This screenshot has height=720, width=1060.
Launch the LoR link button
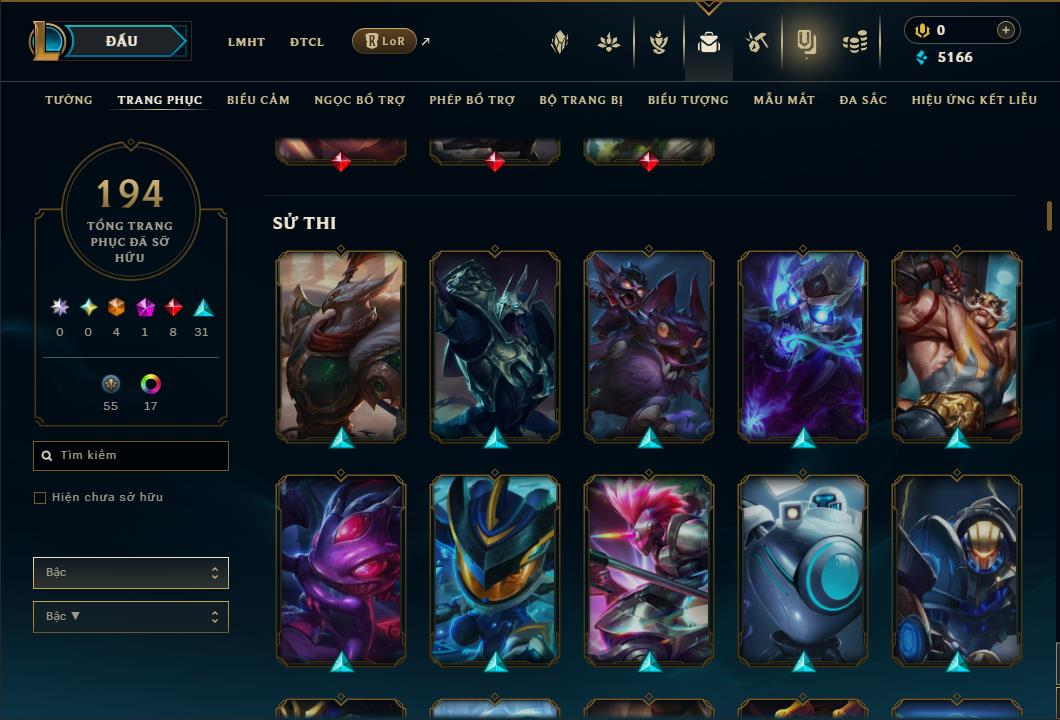(x=385, y=41)
